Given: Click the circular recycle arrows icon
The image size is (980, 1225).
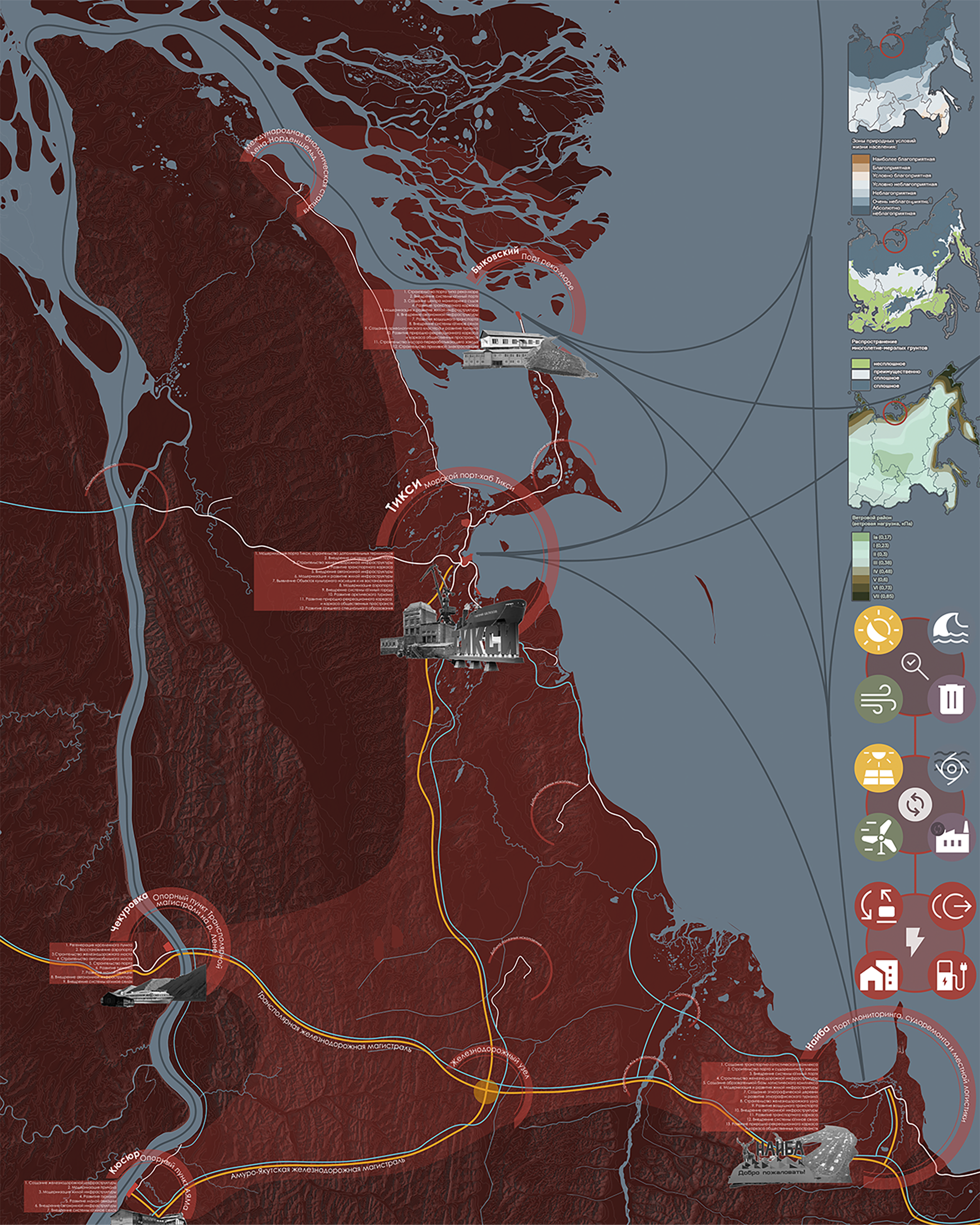Looking at the screenshot, I should click(x=915, y=804).
